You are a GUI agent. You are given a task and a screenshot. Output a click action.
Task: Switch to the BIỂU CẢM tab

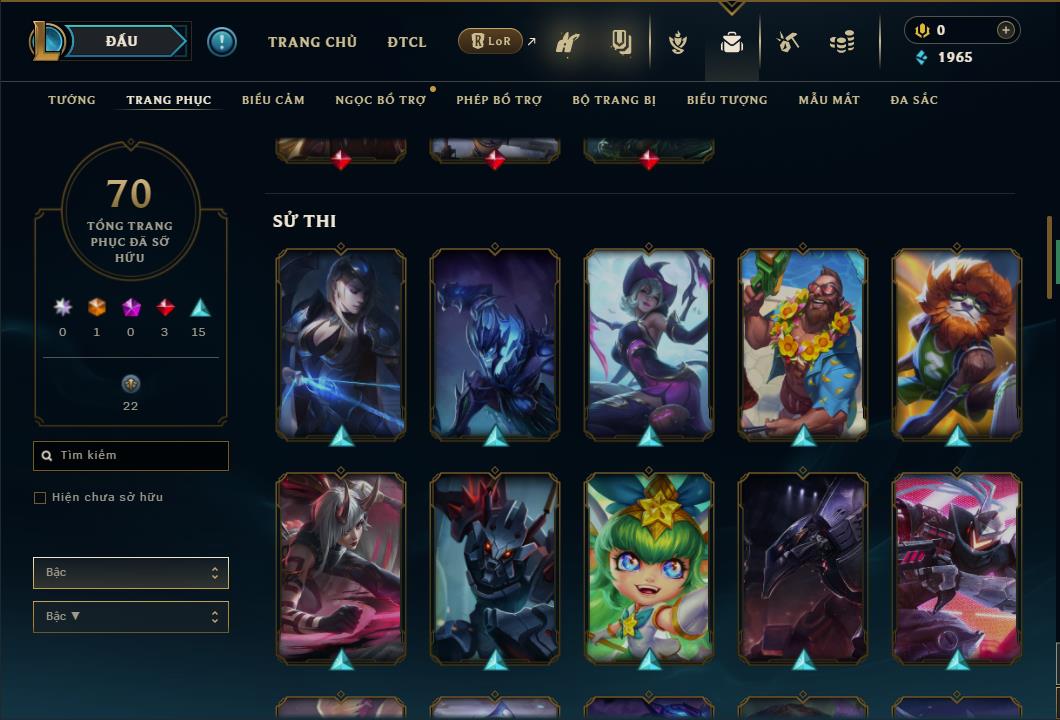point(273,100)
